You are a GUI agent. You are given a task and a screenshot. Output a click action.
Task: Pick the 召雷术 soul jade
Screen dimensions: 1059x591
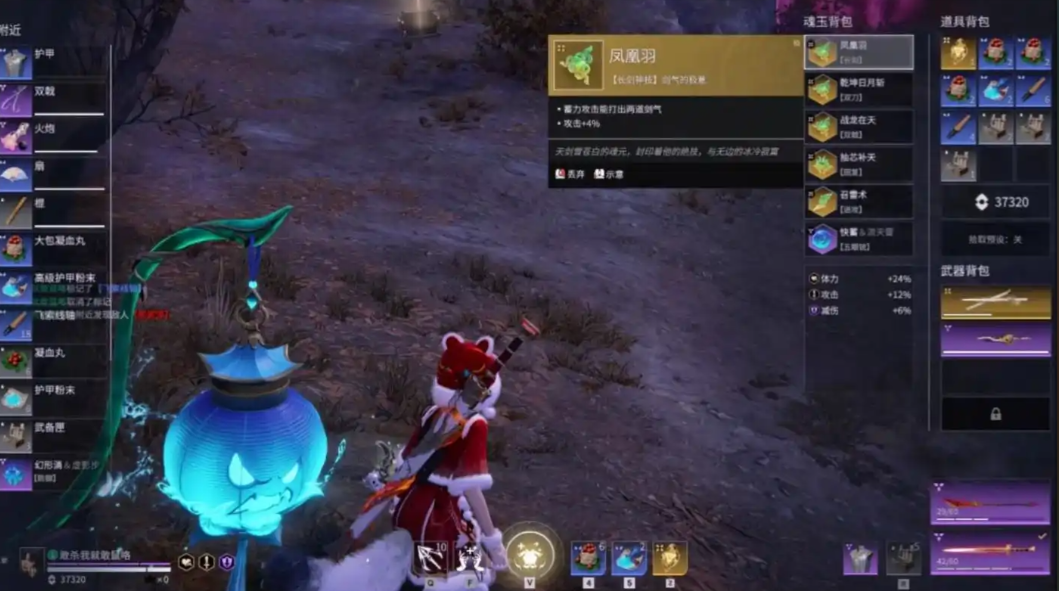859,201
